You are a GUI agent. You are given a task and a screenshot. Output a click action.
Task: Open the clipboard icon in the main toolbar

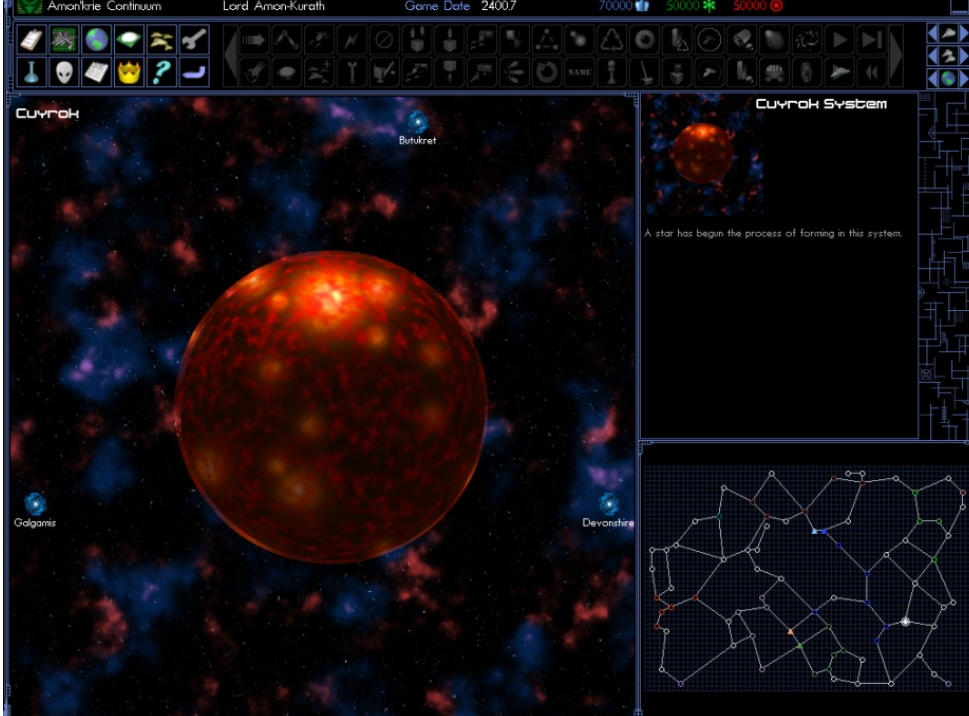(x=32, y=41)
